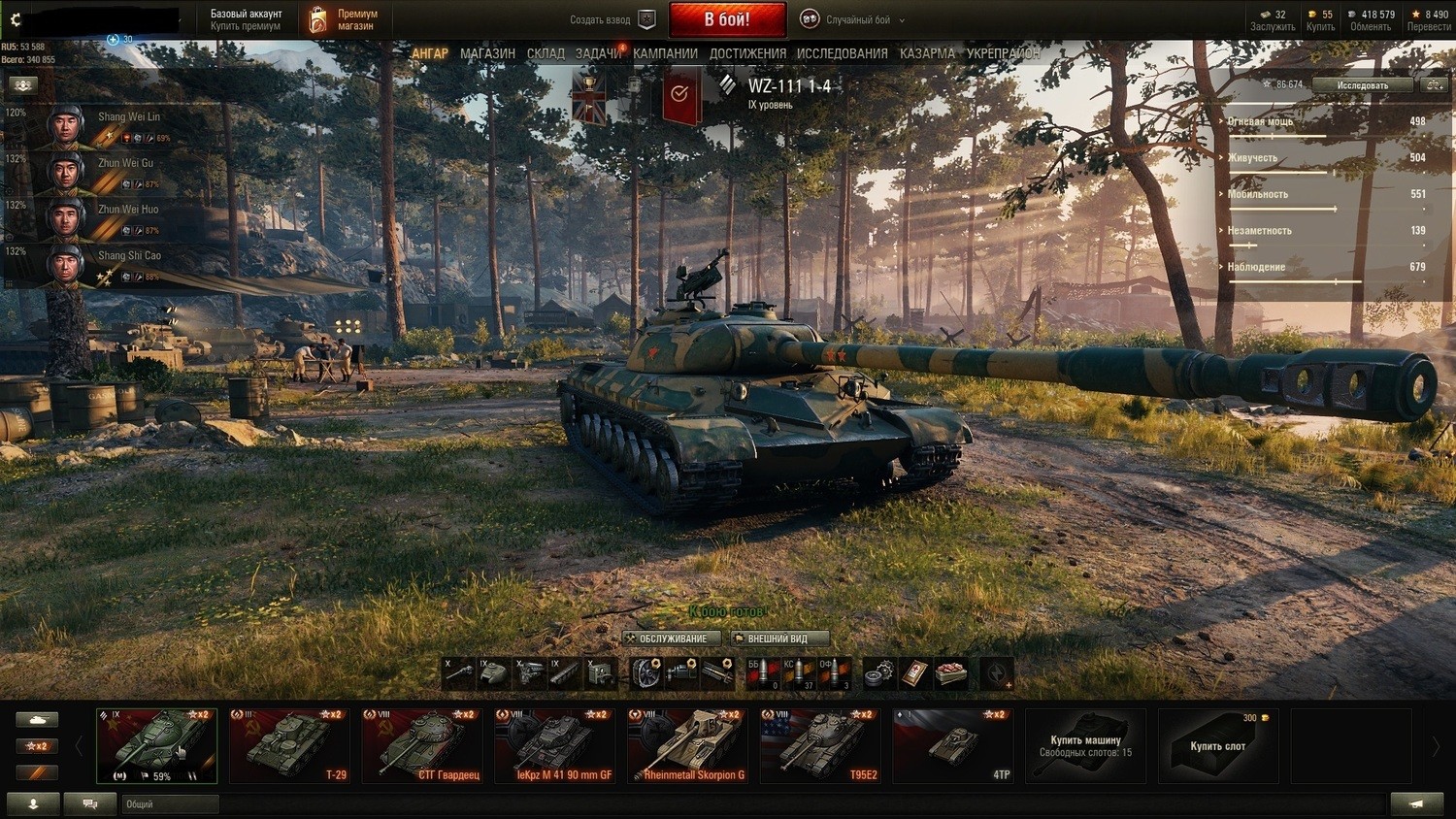Select the T-29 tank in the carousel
Viewport: 1456px width, 819px height.
(x=289, y=745)
